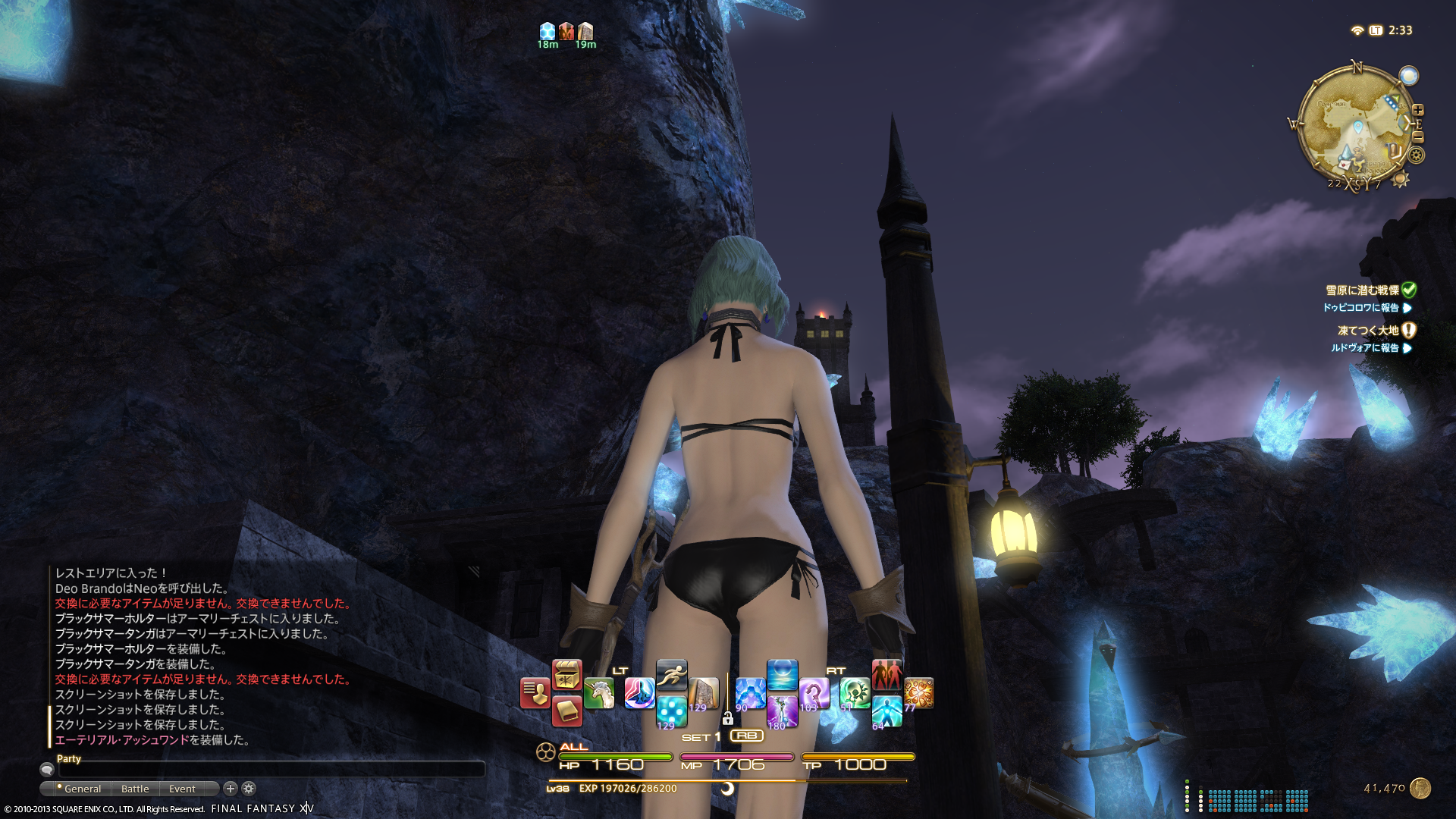The image size is (1456, 819).
Task: Select the General chat tab
Action: coord(82,789)
